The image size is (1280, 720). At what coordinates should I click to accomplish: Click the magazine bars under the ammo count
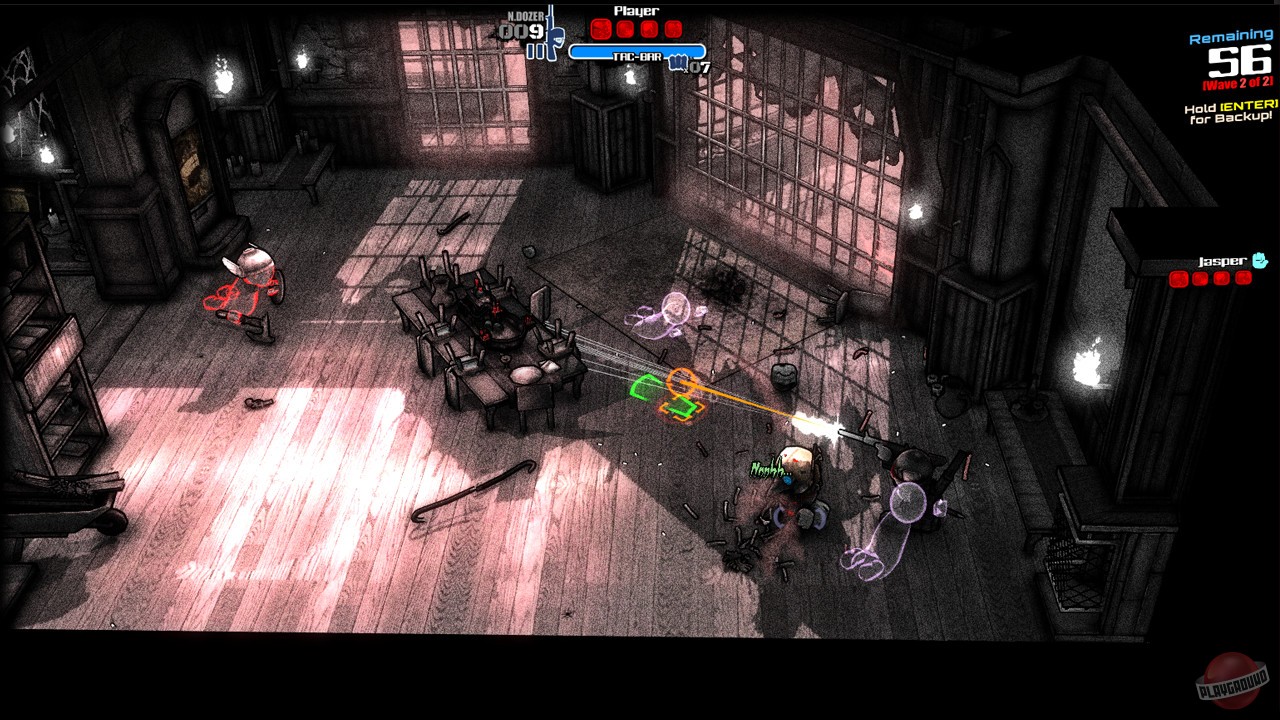[535, 49]
